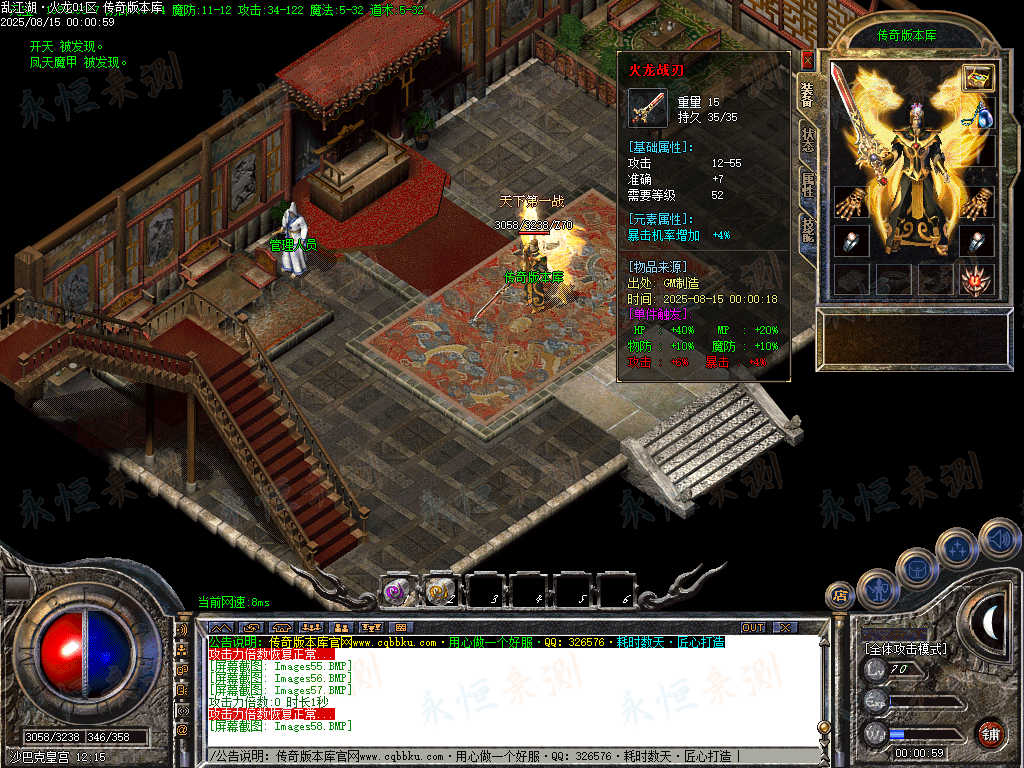Show the 技能 skills tab
Image resolution: width=1024 pixels, height=768 pixels.
coord(808,230)
